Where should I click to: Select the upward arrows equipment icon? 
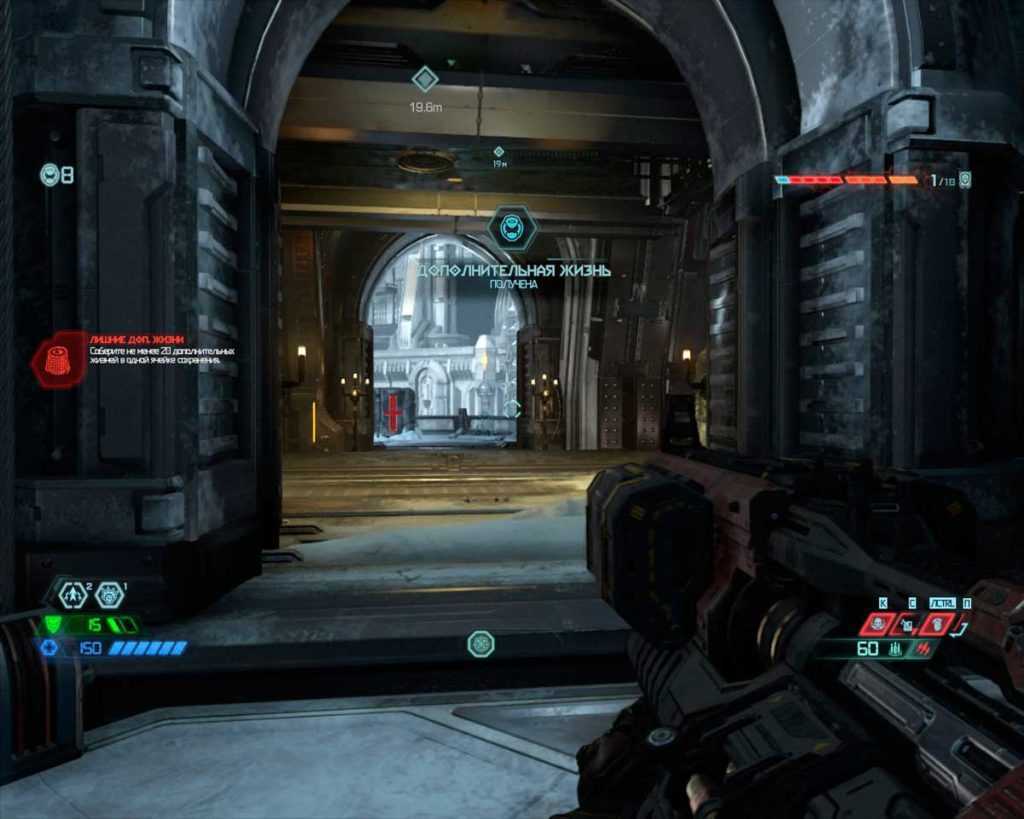pyautogui.click(x=72, y=594)
